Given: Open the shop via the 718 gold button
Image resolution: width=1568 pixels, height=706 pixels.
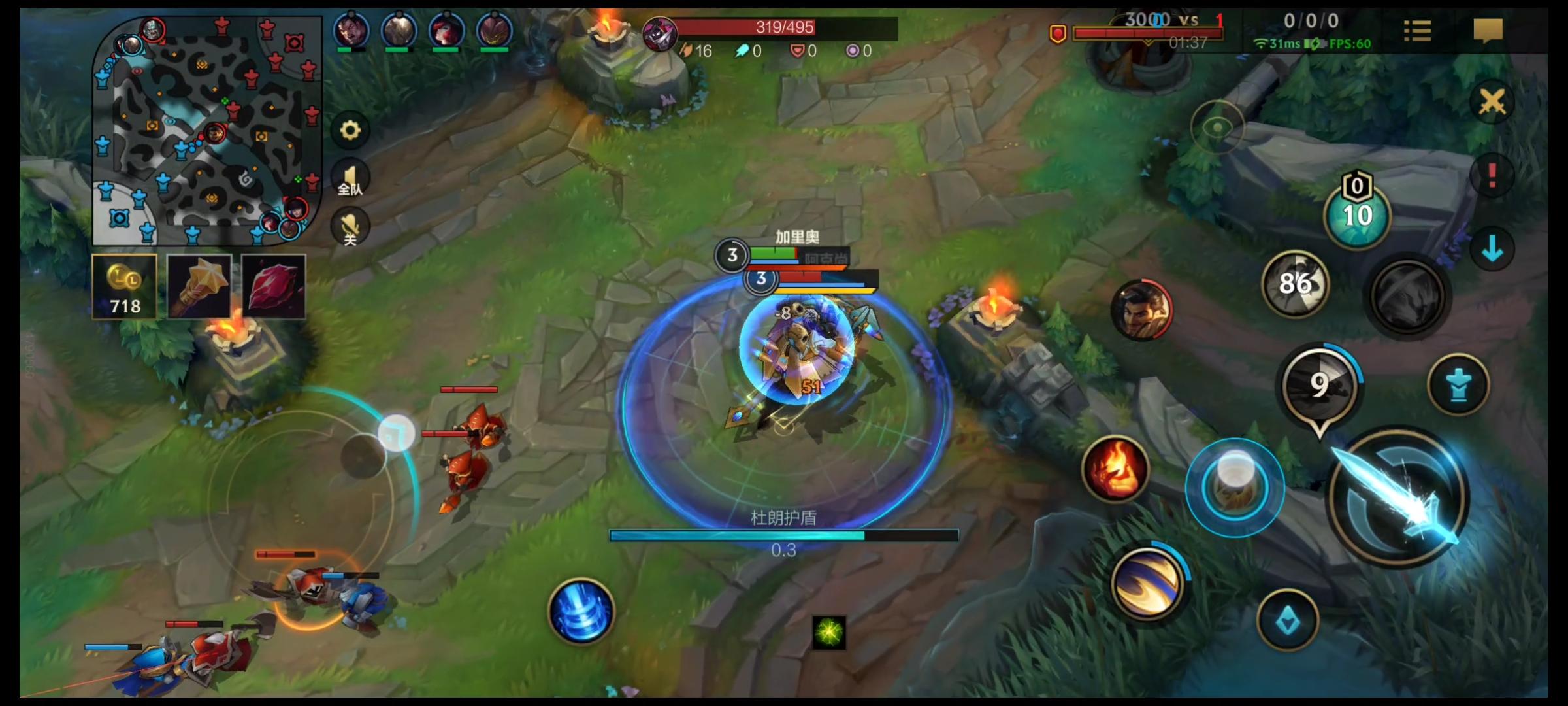Looking at the screenshot, I should pos(124,286).
